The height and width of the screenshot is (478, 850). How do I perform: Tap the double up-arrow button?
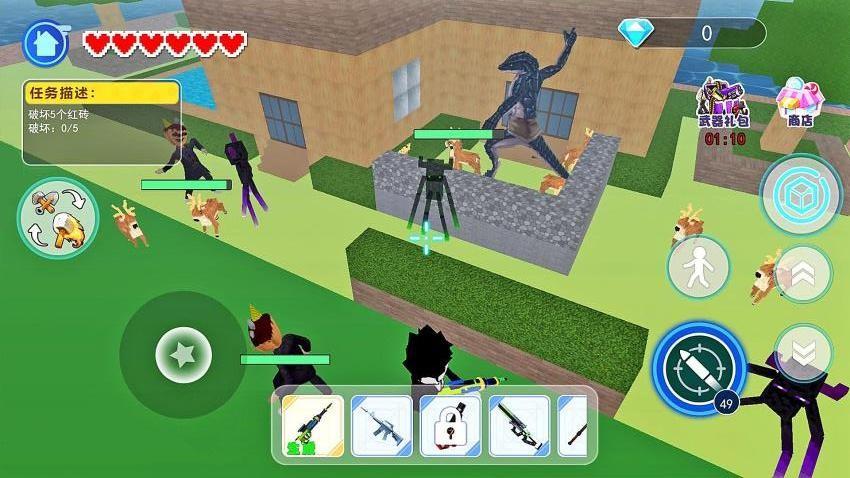(803, 272)
